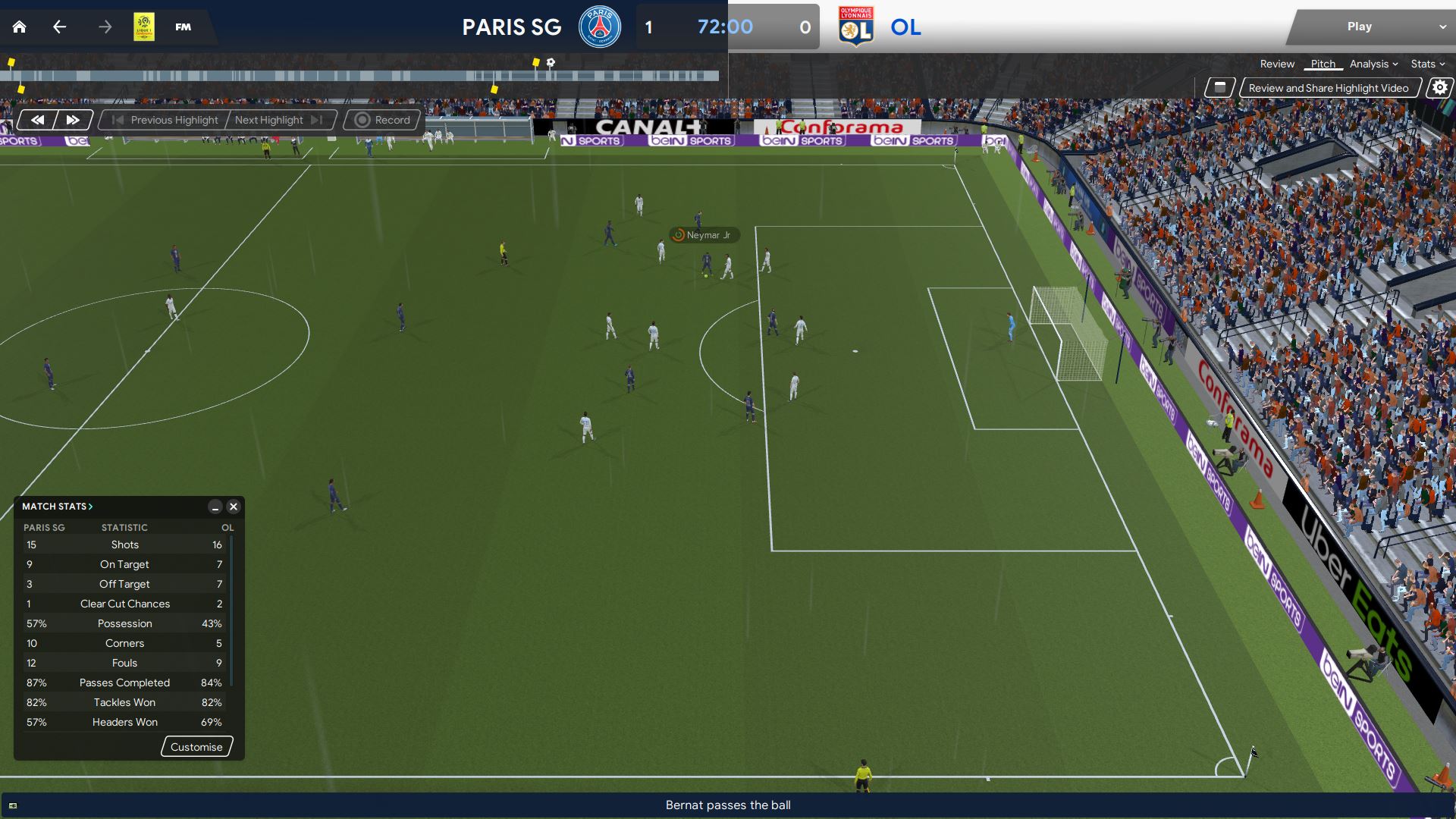Review and Share Highlight Video

click(x=1328, y=88)
